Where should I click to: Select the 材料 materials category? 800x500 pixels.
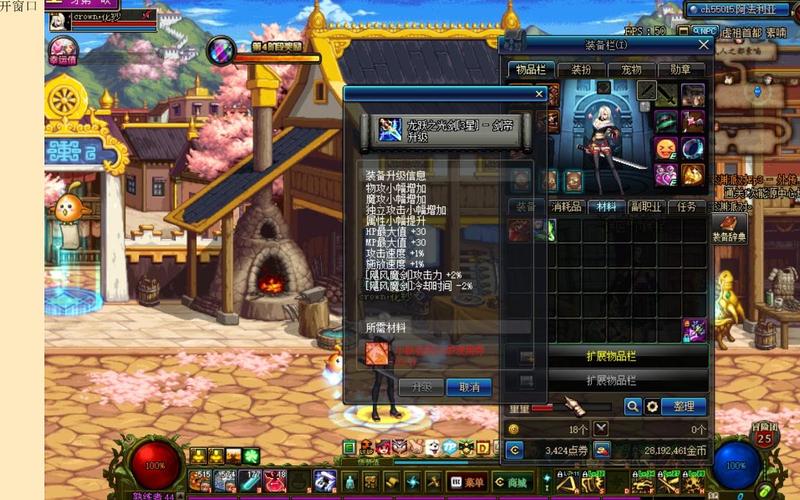(607, 206)
